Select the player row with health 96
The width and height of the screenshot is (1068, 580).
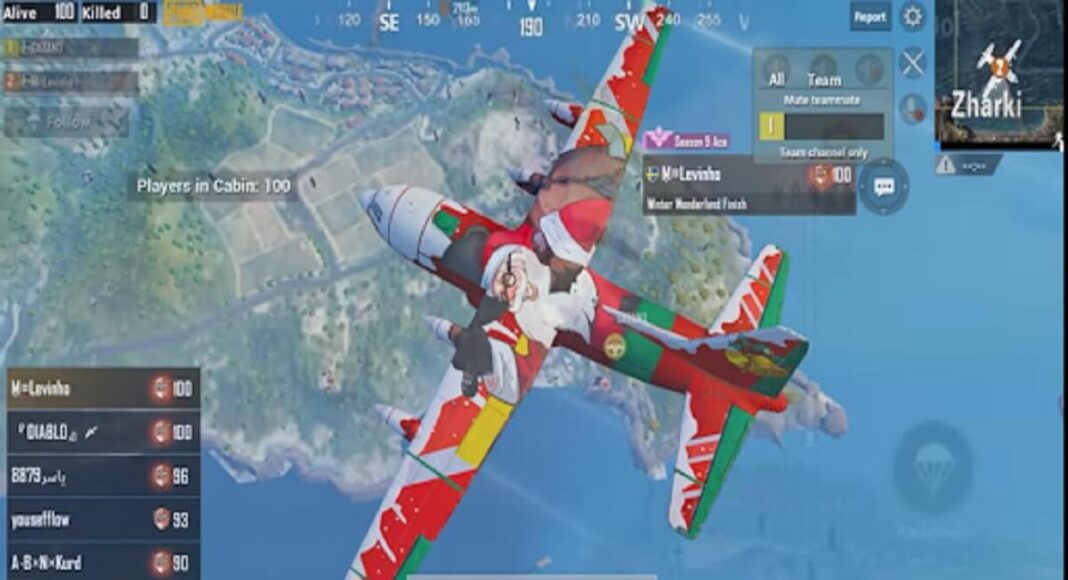point(102,475)
